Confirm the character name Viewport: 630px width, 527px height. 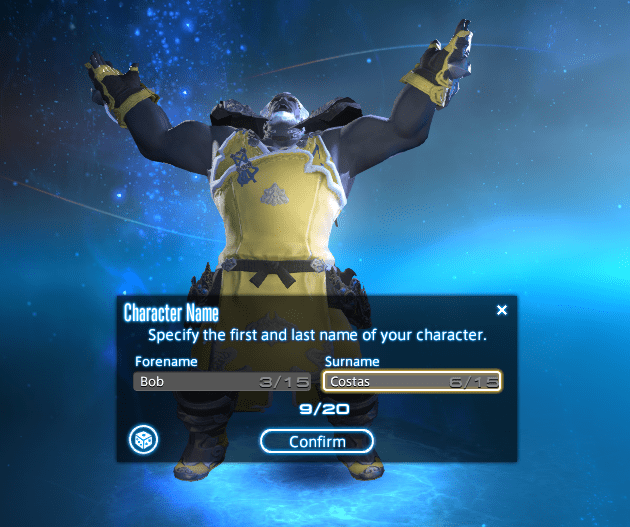[x=316, y=441]
